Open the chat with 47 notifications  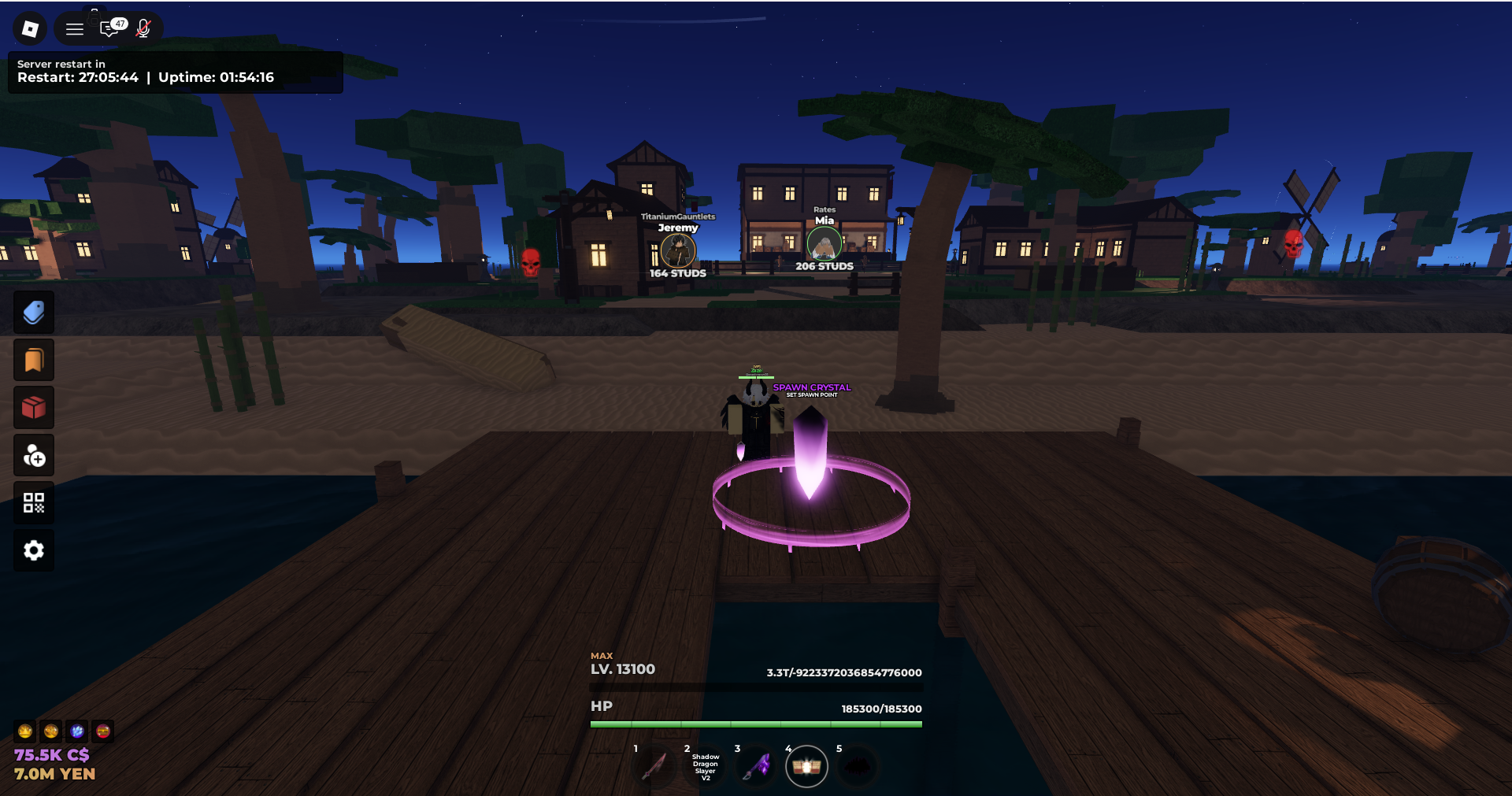point(109,30)
